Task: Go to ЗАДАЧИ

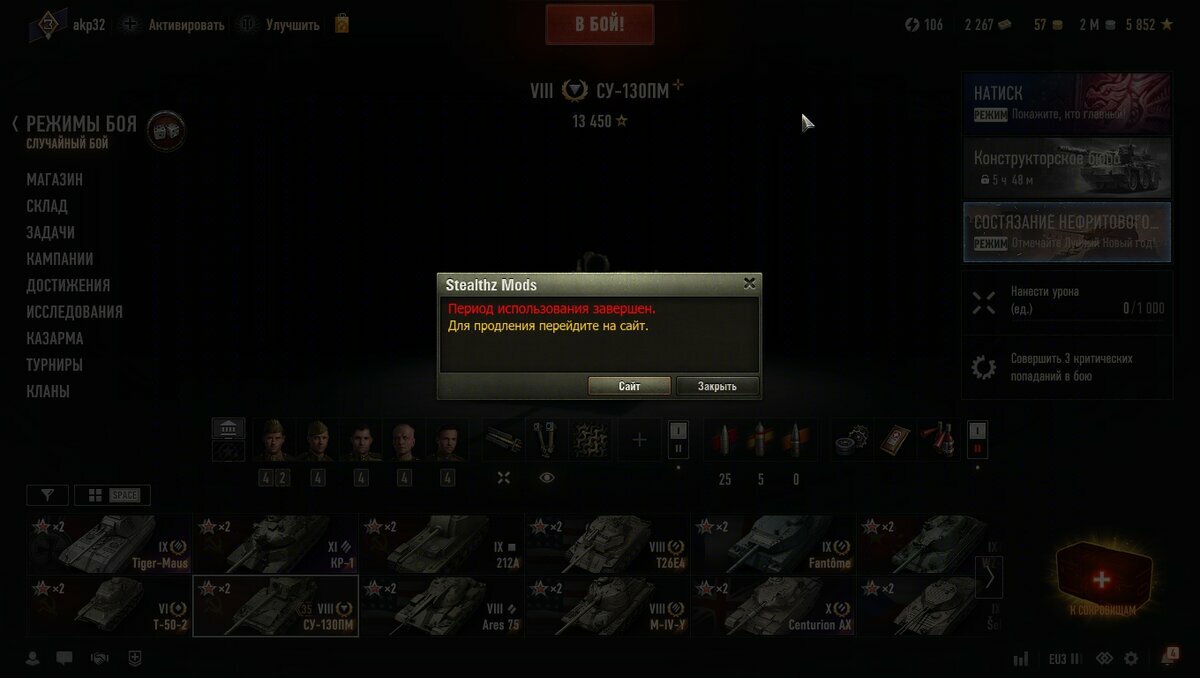Action: (50, 232)
